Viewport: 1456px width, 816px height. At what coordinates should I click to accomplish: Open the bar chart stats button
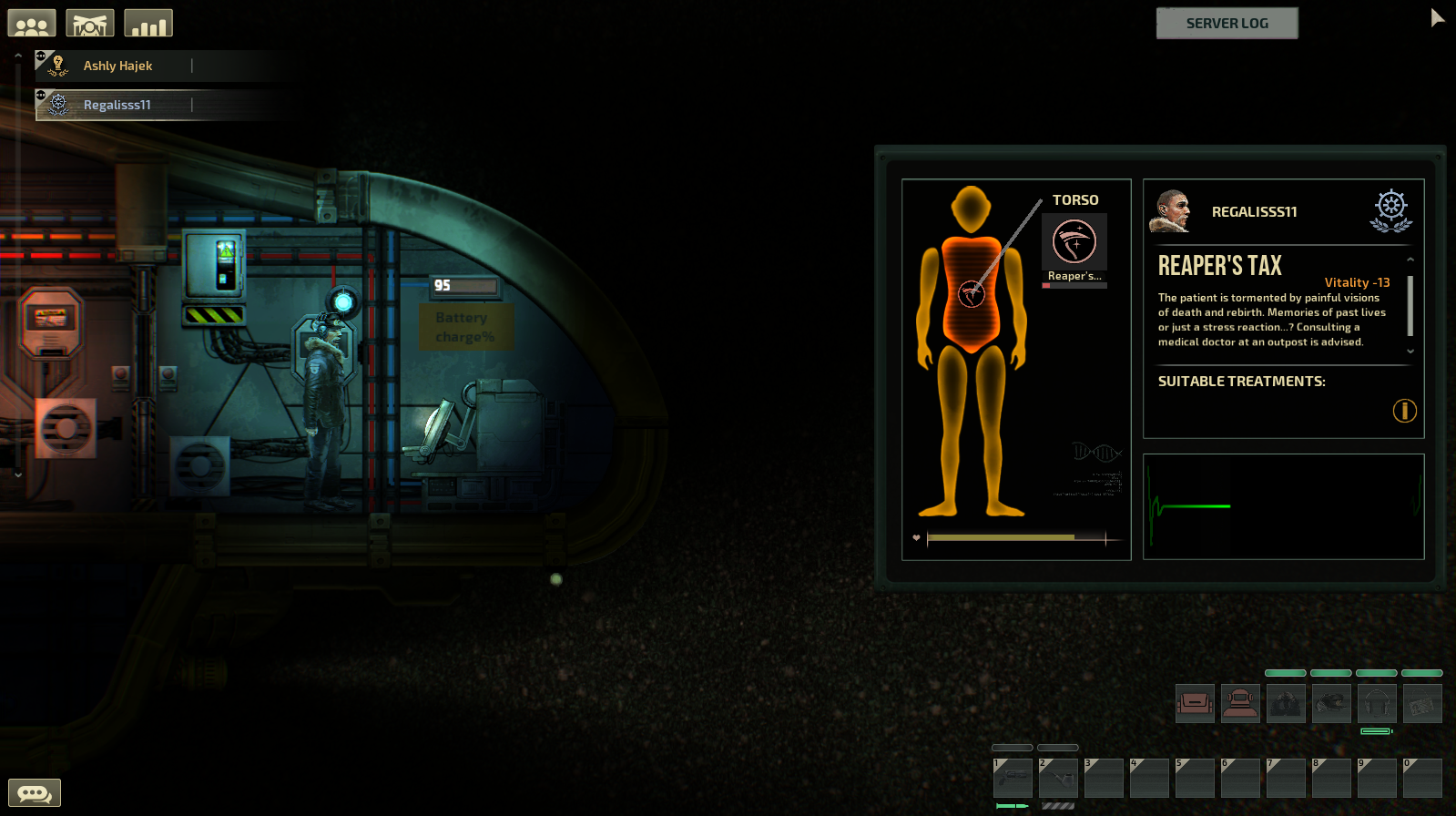point(148,24)
